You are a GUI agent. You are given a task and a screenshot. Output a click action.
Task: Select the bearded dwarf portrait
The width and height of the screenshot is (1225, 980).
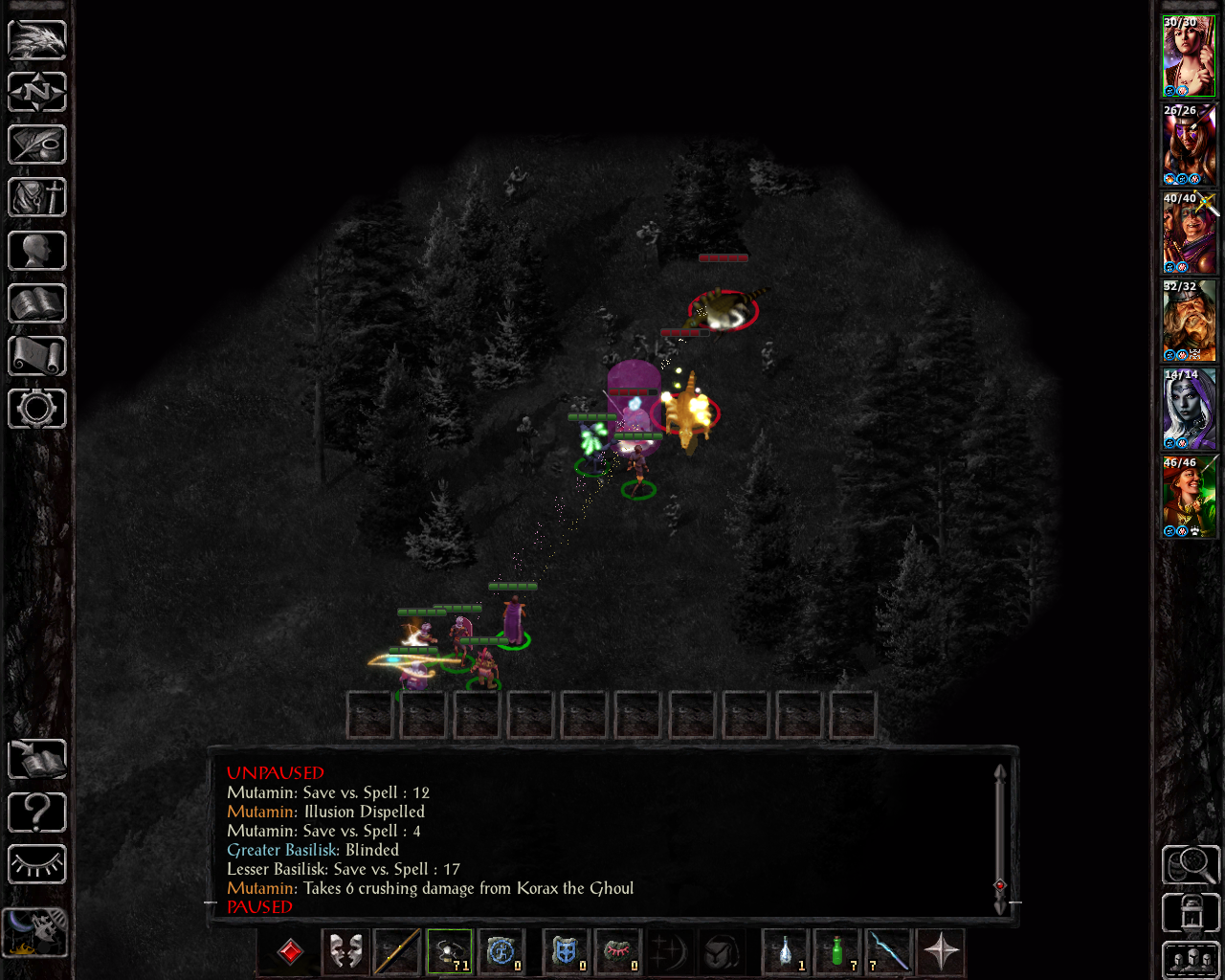pyautogui.click(x=1189, y=322)
